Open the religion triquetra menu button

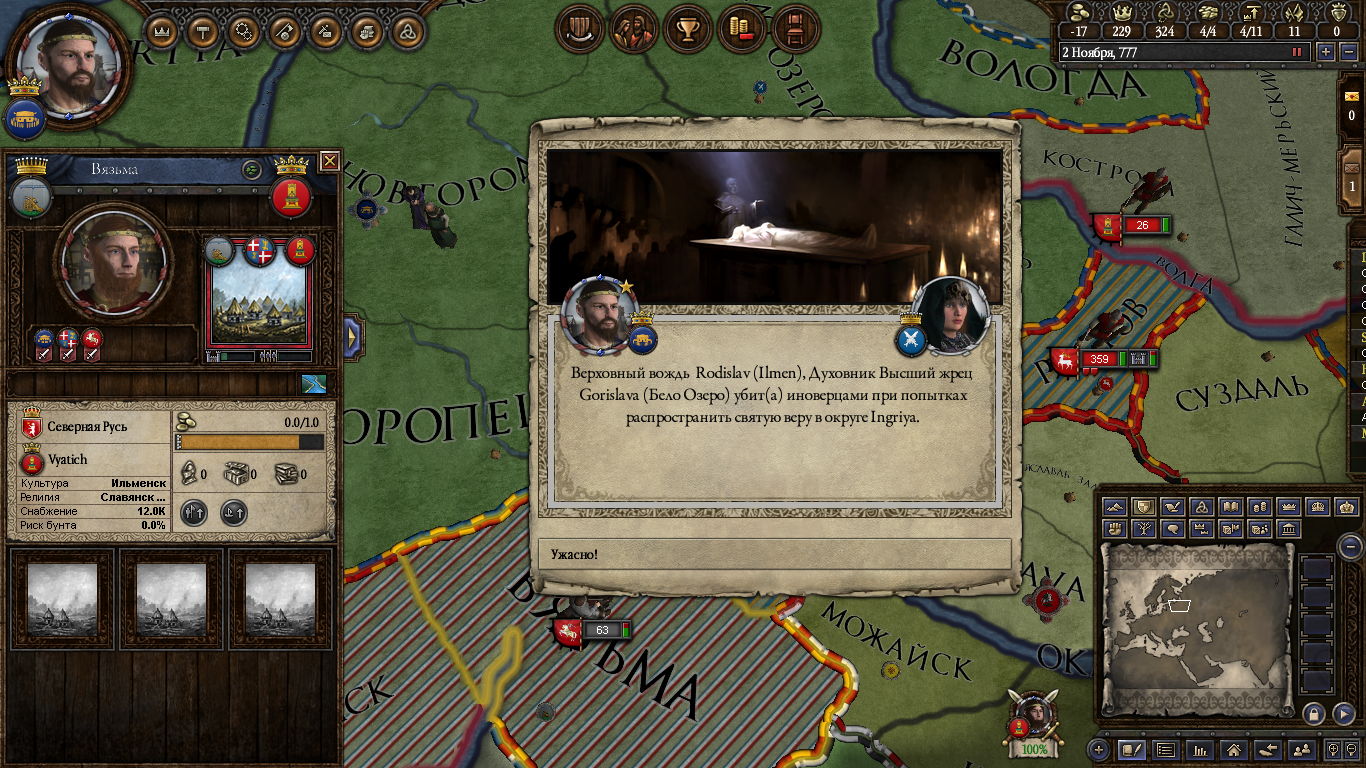pos(408,31)
